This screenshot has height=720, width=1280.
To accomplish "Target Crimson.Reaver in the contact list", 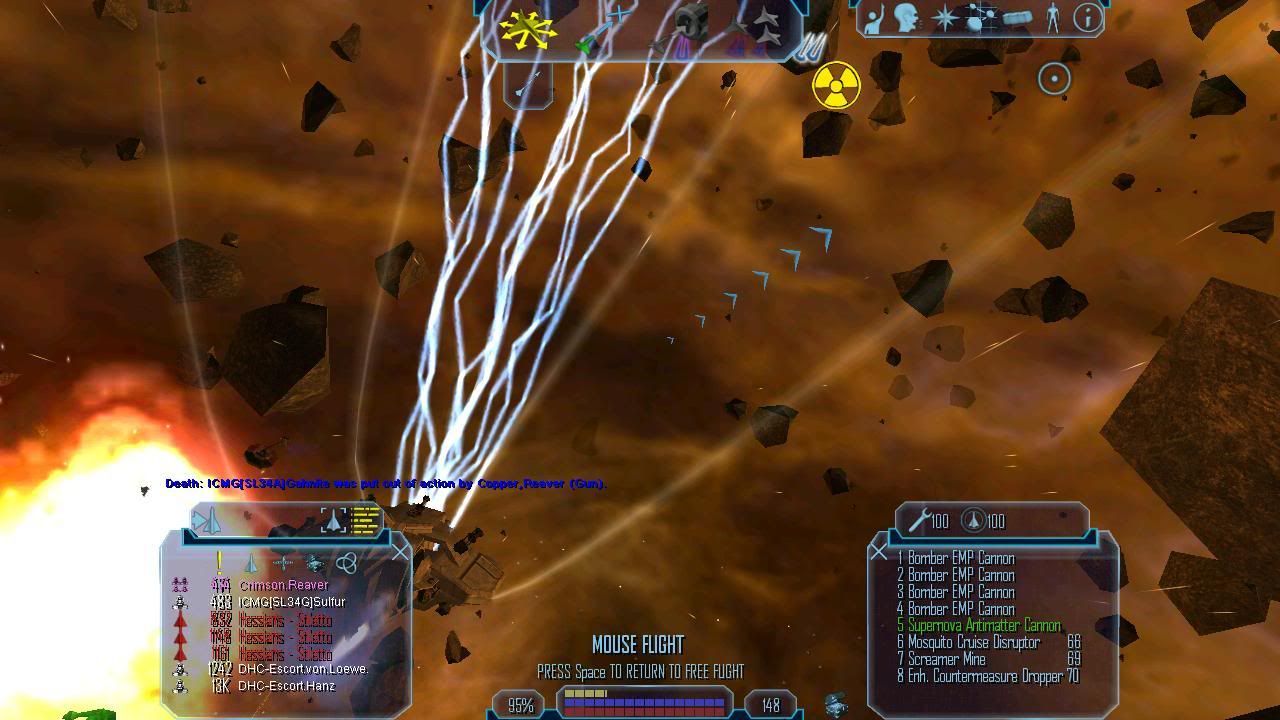I will [284, 585].
